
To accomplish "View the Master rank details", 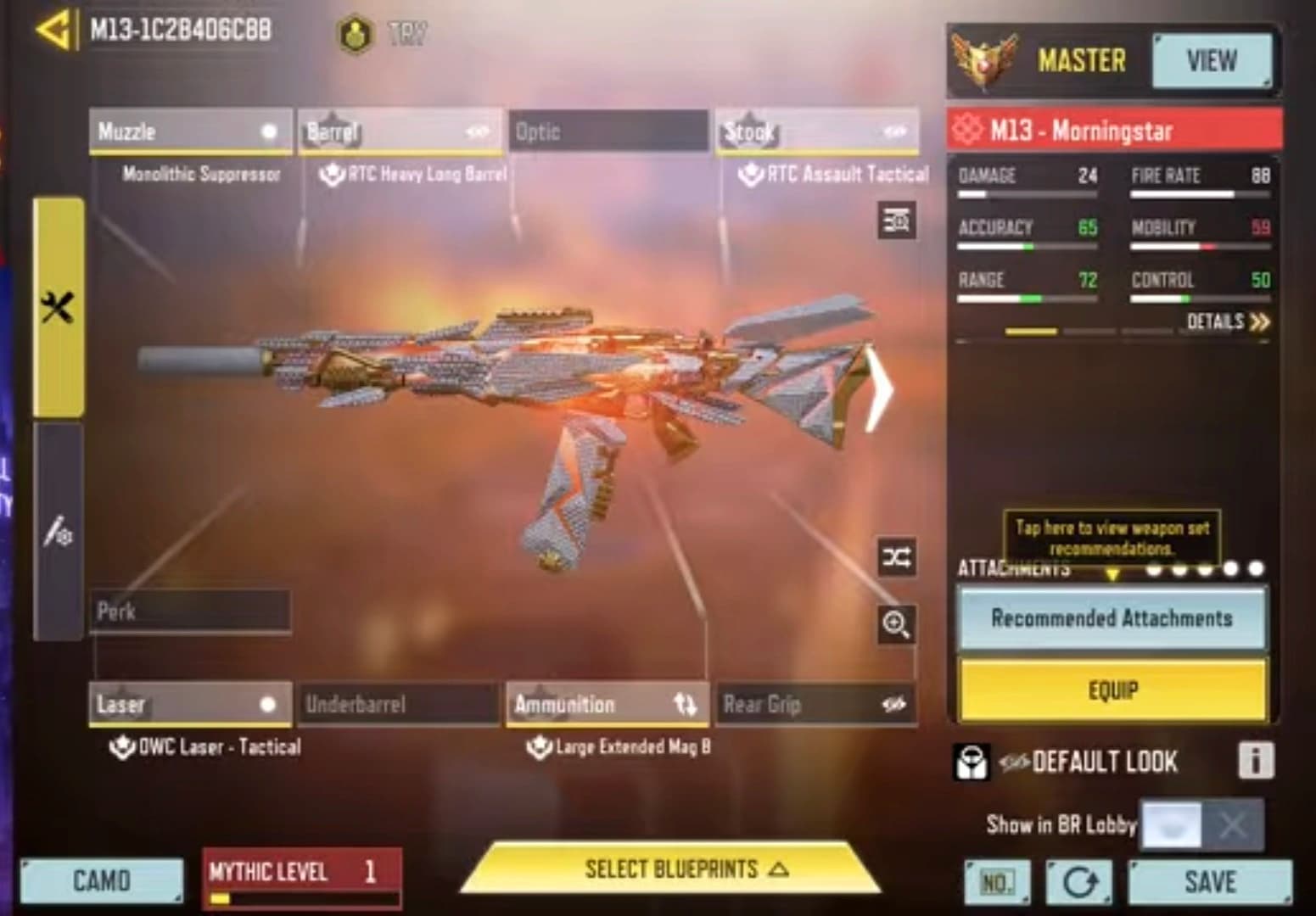I will tap(1211, 61).
